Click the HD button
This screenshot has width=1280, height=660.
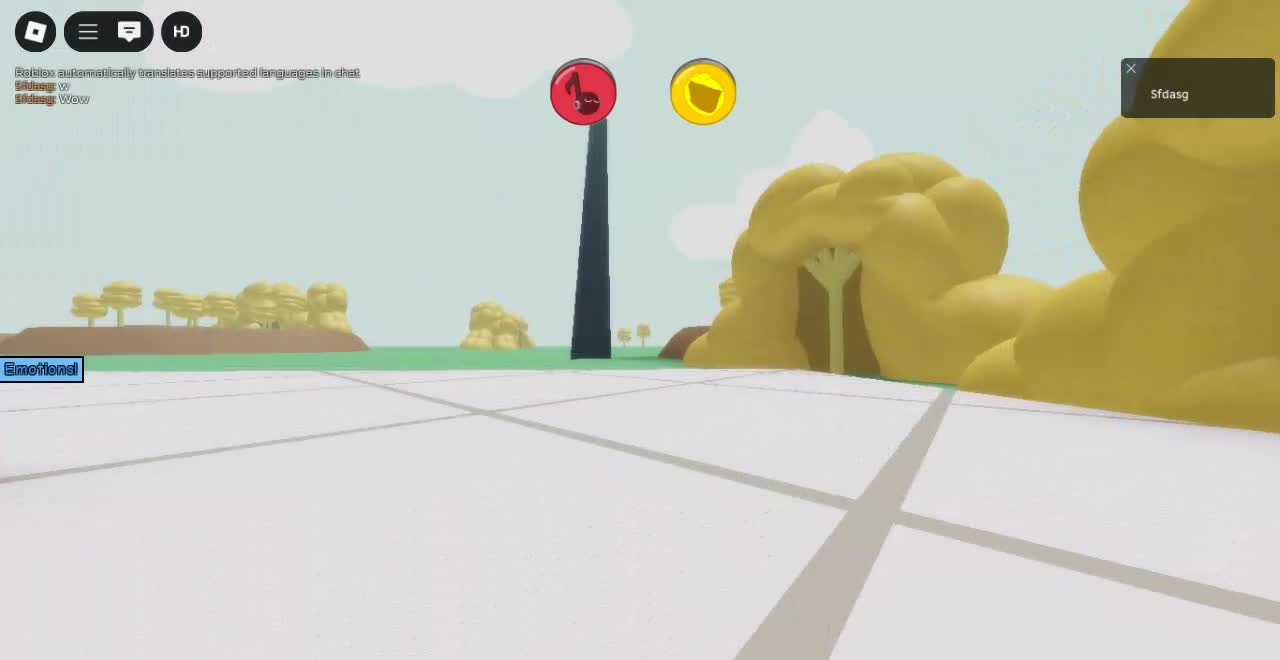(181, 32)
